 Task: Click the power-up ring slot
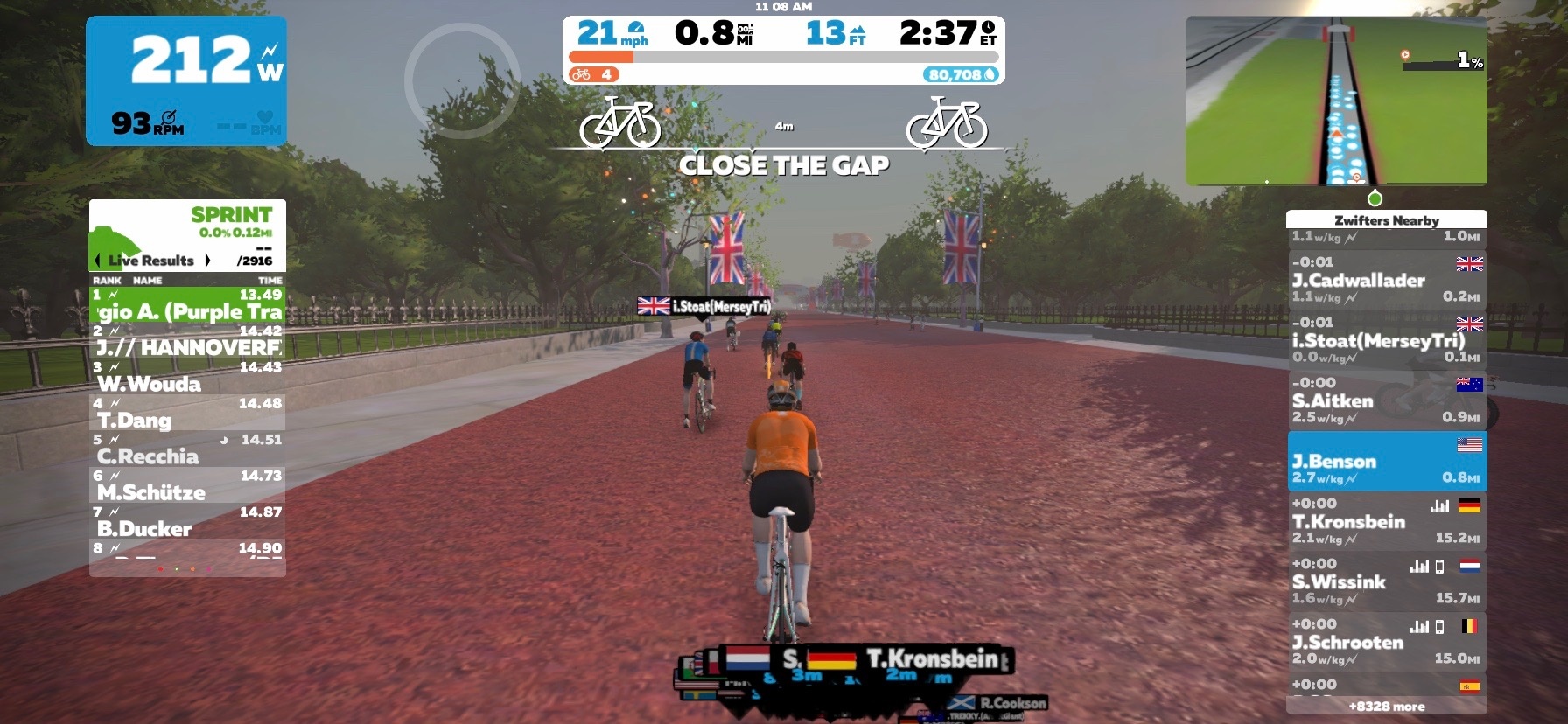461,80
